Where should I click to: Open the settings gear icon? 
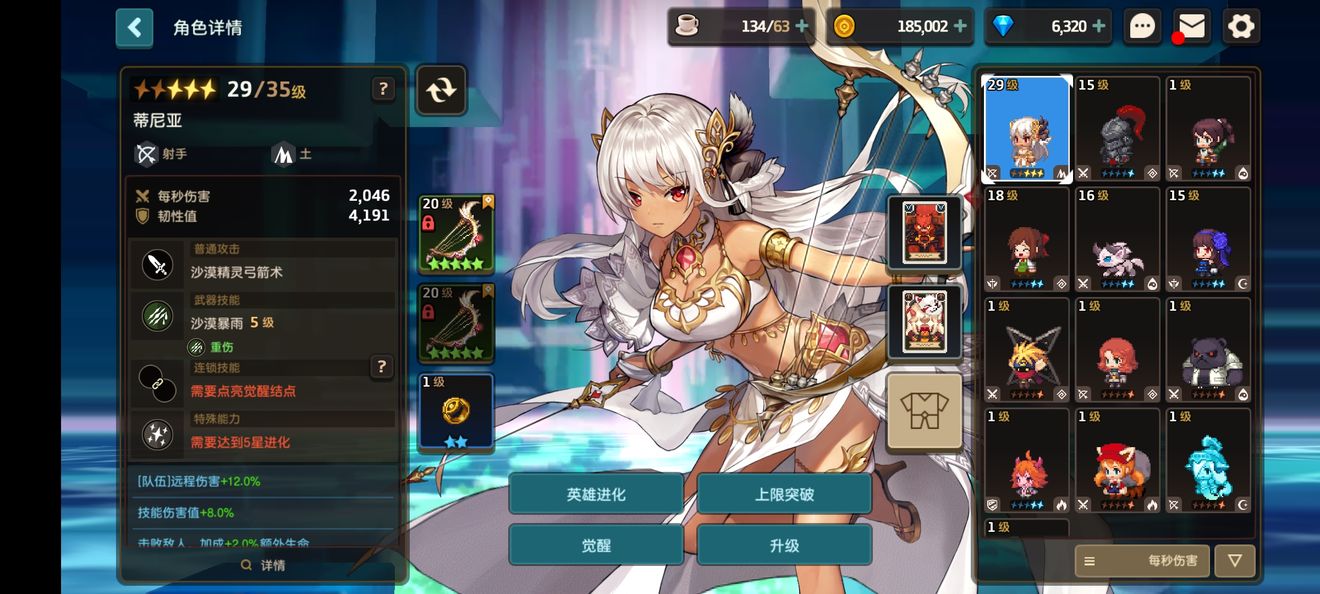(1241, 27)
